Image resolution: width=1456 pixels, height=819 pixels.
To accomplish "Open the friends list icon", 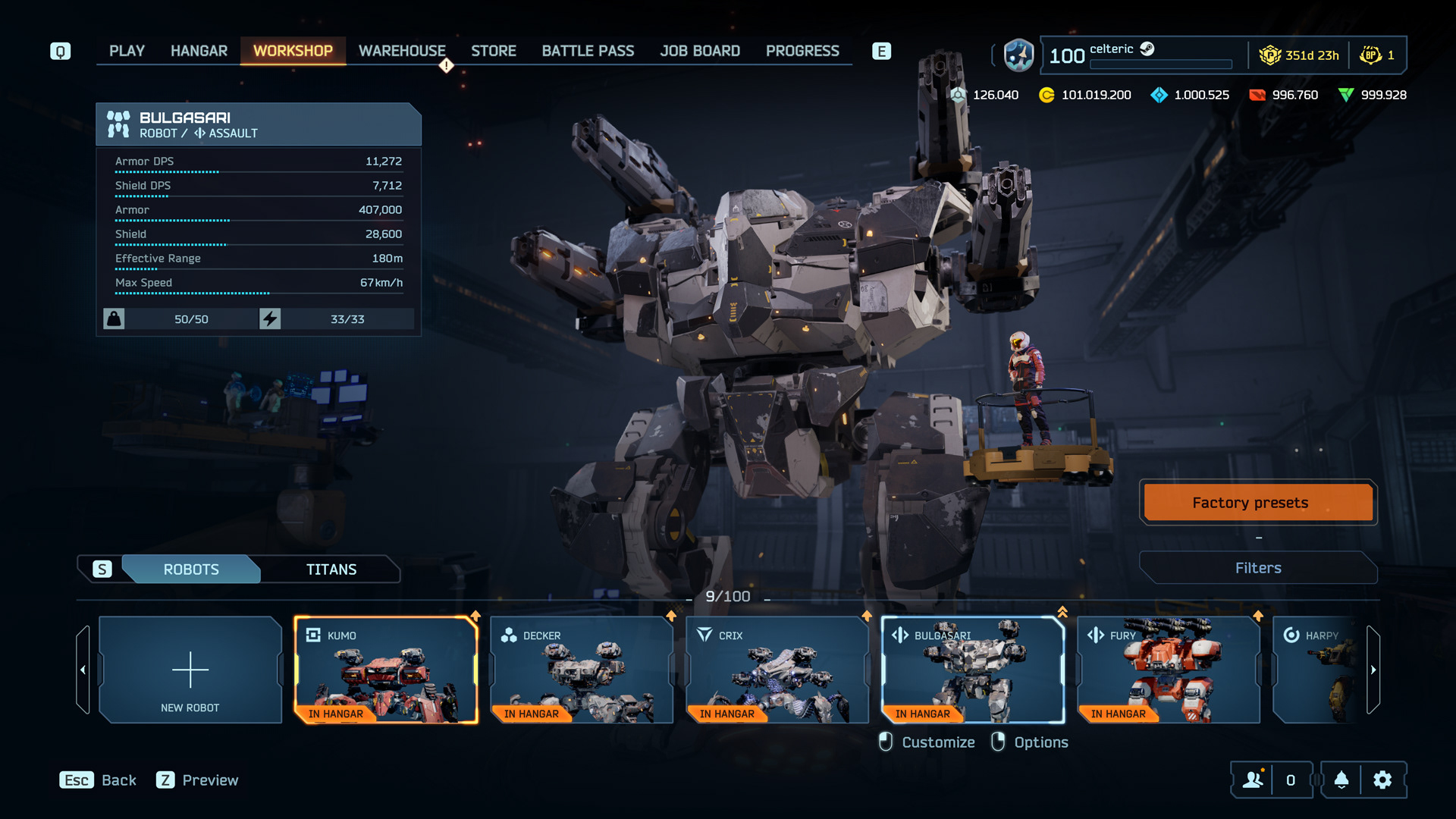I will point(1253,780).
